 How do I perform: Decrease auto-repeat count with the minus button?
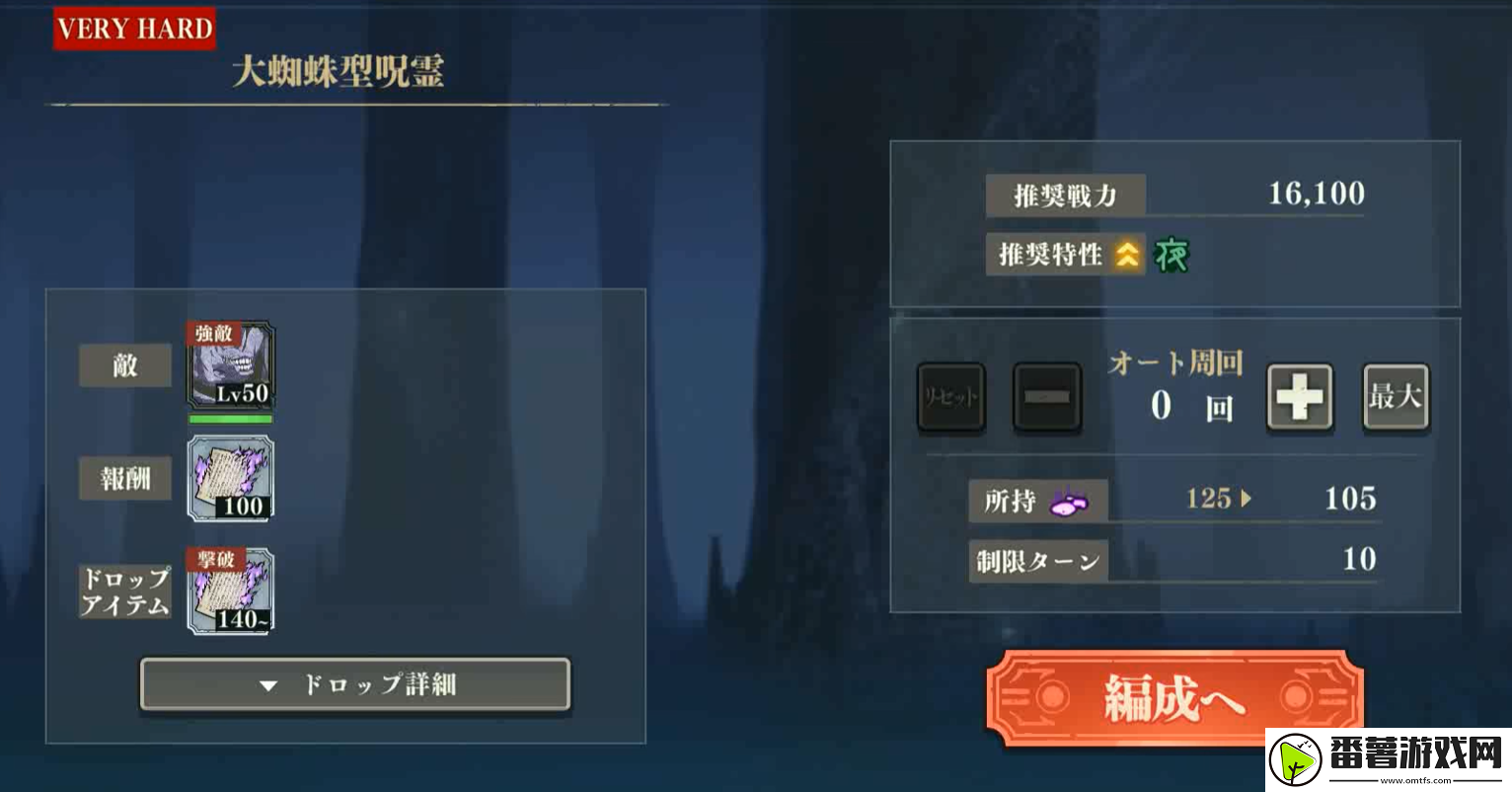(1048, 397)
